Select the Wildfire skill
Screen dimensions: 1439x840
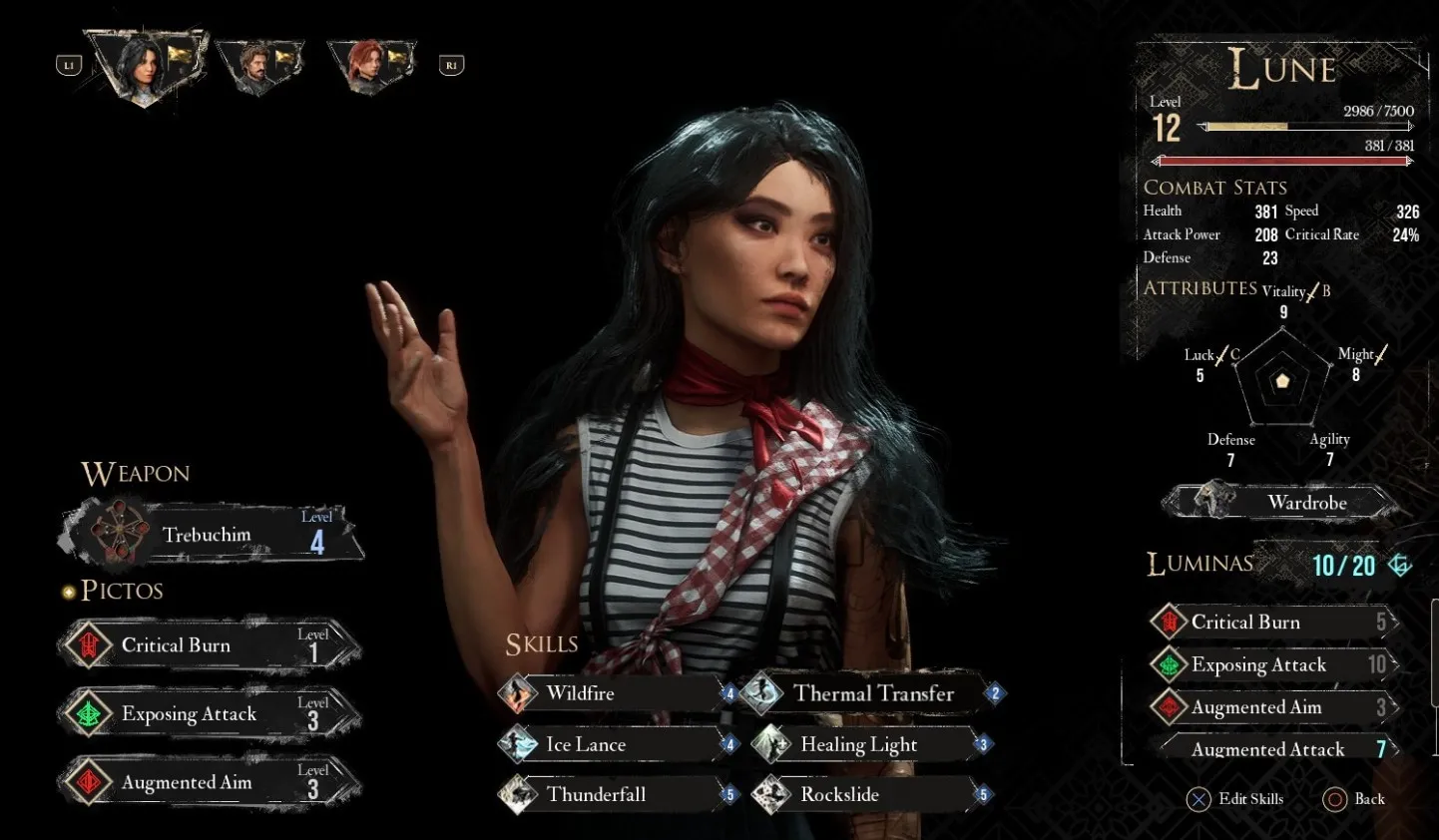(616, 693)
